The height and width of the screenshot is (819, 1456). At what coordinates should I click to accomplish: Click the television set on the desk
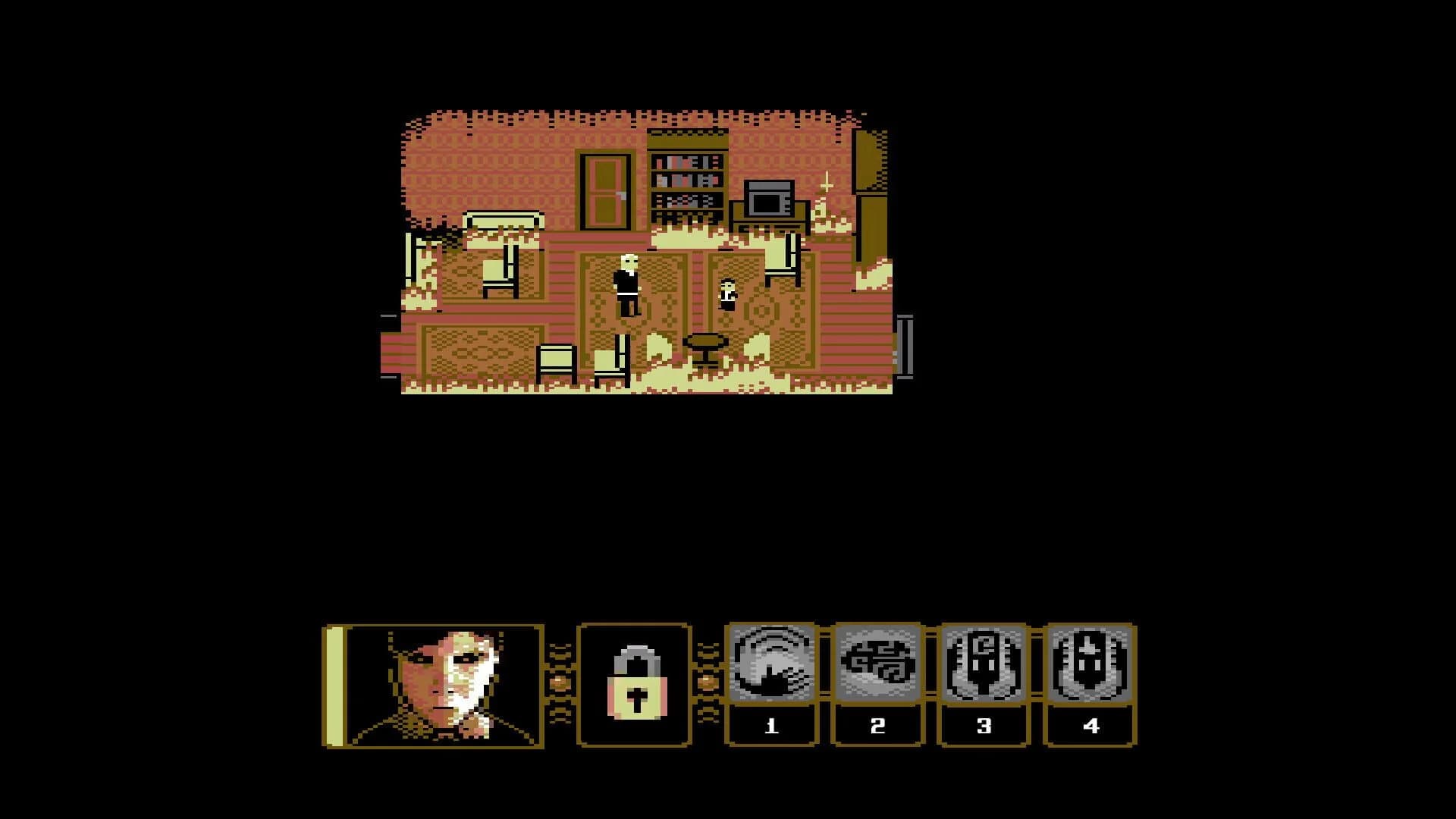tap(768, 199)
